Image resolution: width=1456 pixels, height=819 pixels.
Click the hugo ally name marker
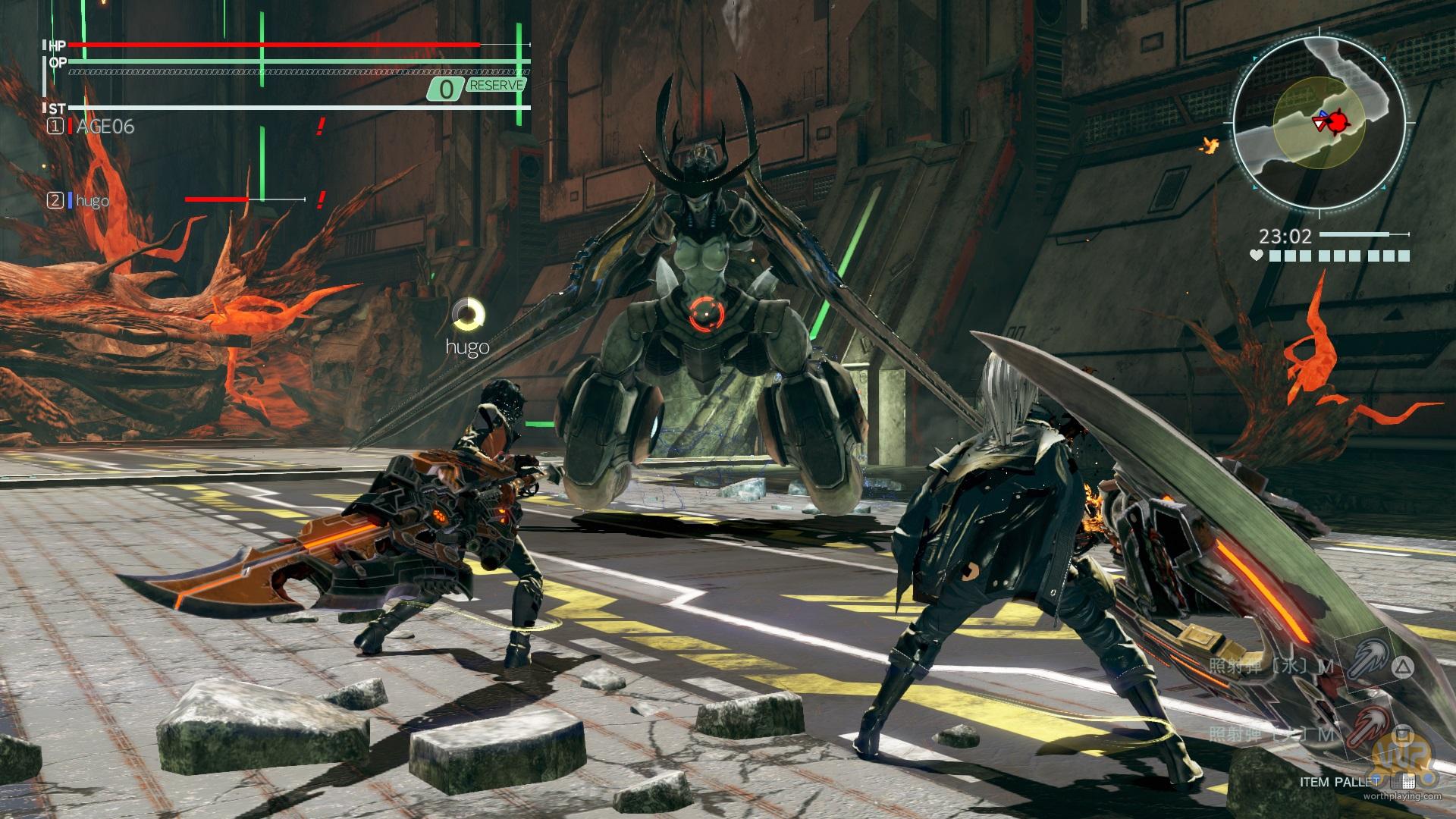coord(467,347)
